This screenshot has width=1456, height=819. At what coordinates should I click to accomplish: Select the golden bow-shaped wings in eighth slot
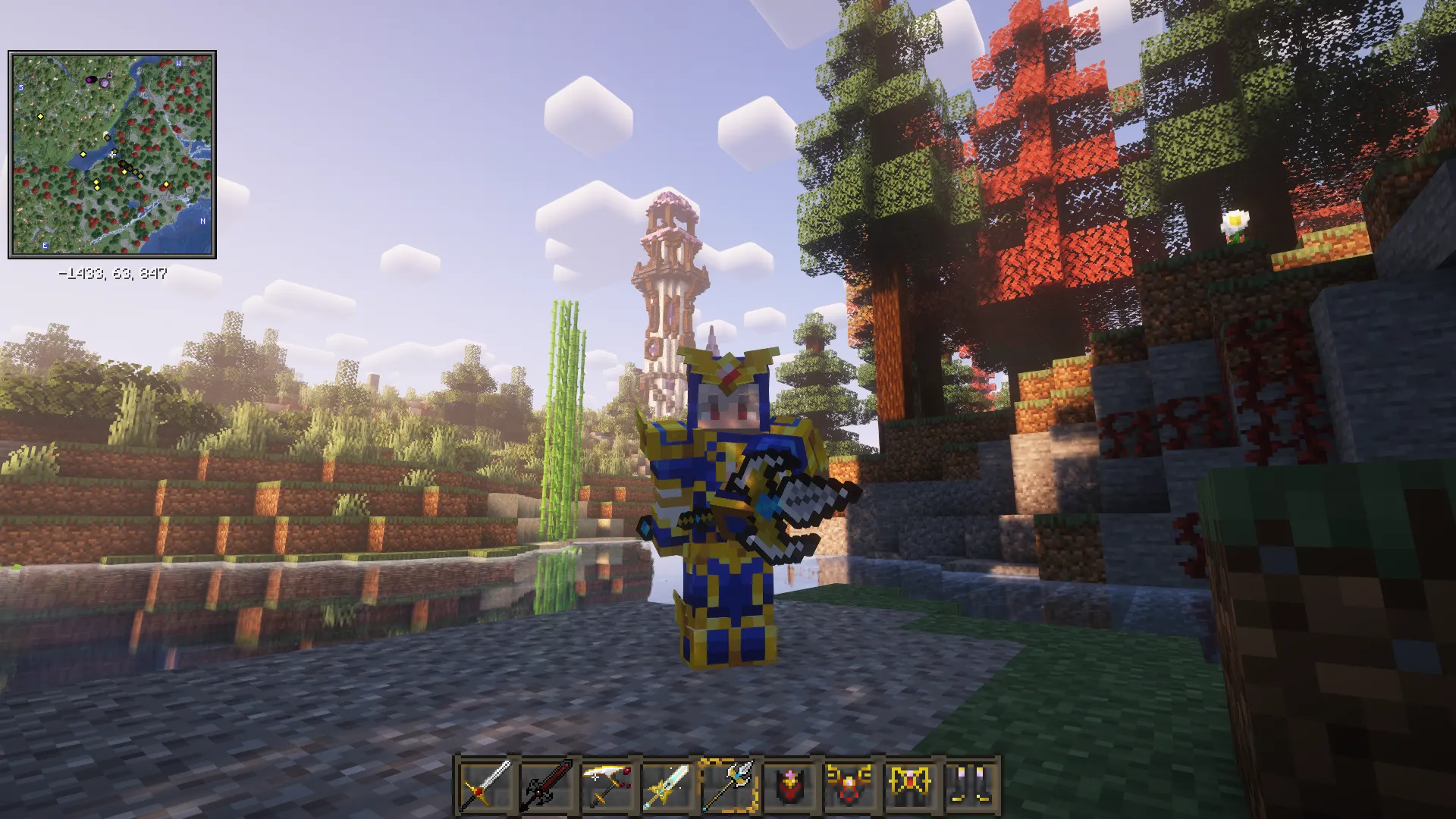click(912, 783)
